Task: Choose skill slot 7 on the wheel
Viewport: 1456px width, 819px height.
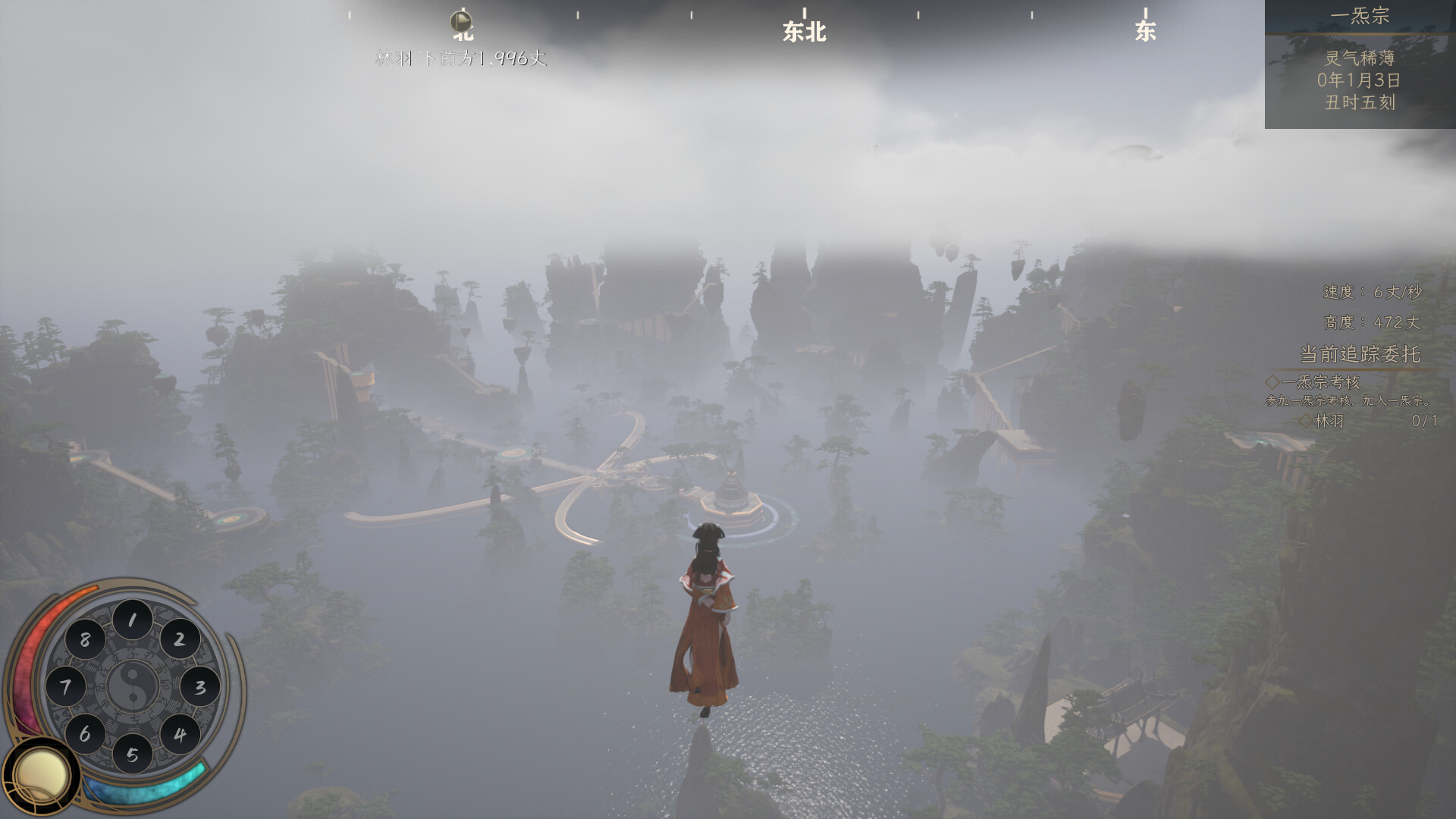Action: 66,687
